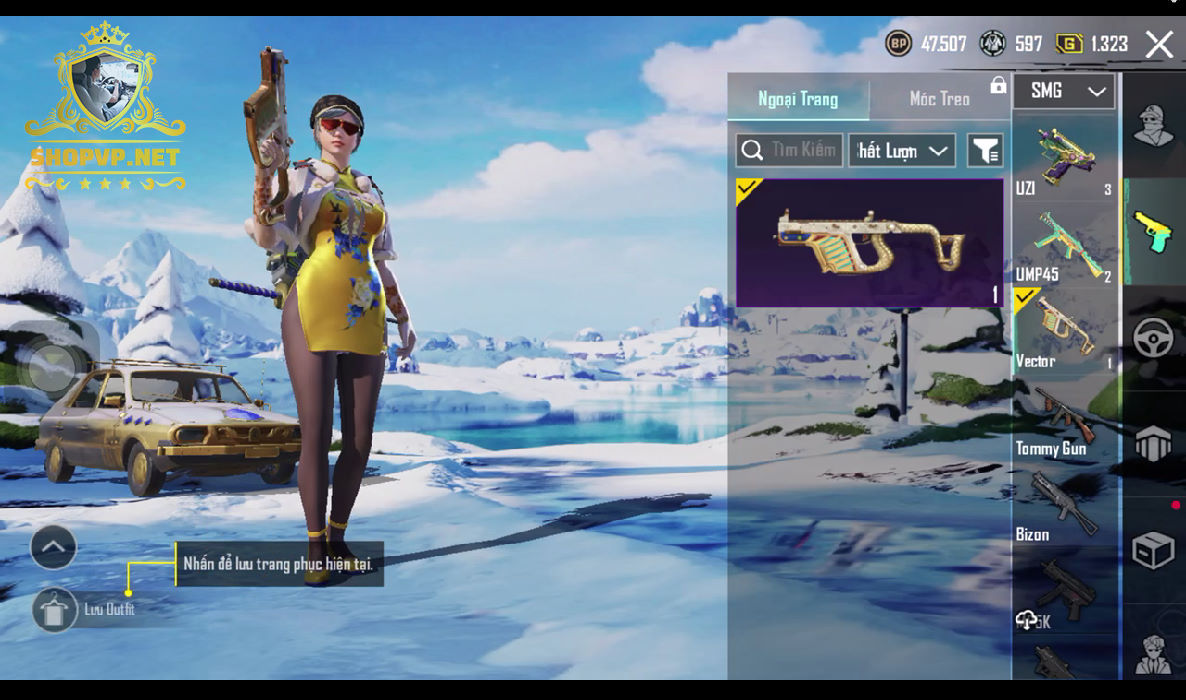The width and height of the screenshot is (1186, 700).
Task: Expand the up-arrow button above Lưu Outfit
Action: 54,547
